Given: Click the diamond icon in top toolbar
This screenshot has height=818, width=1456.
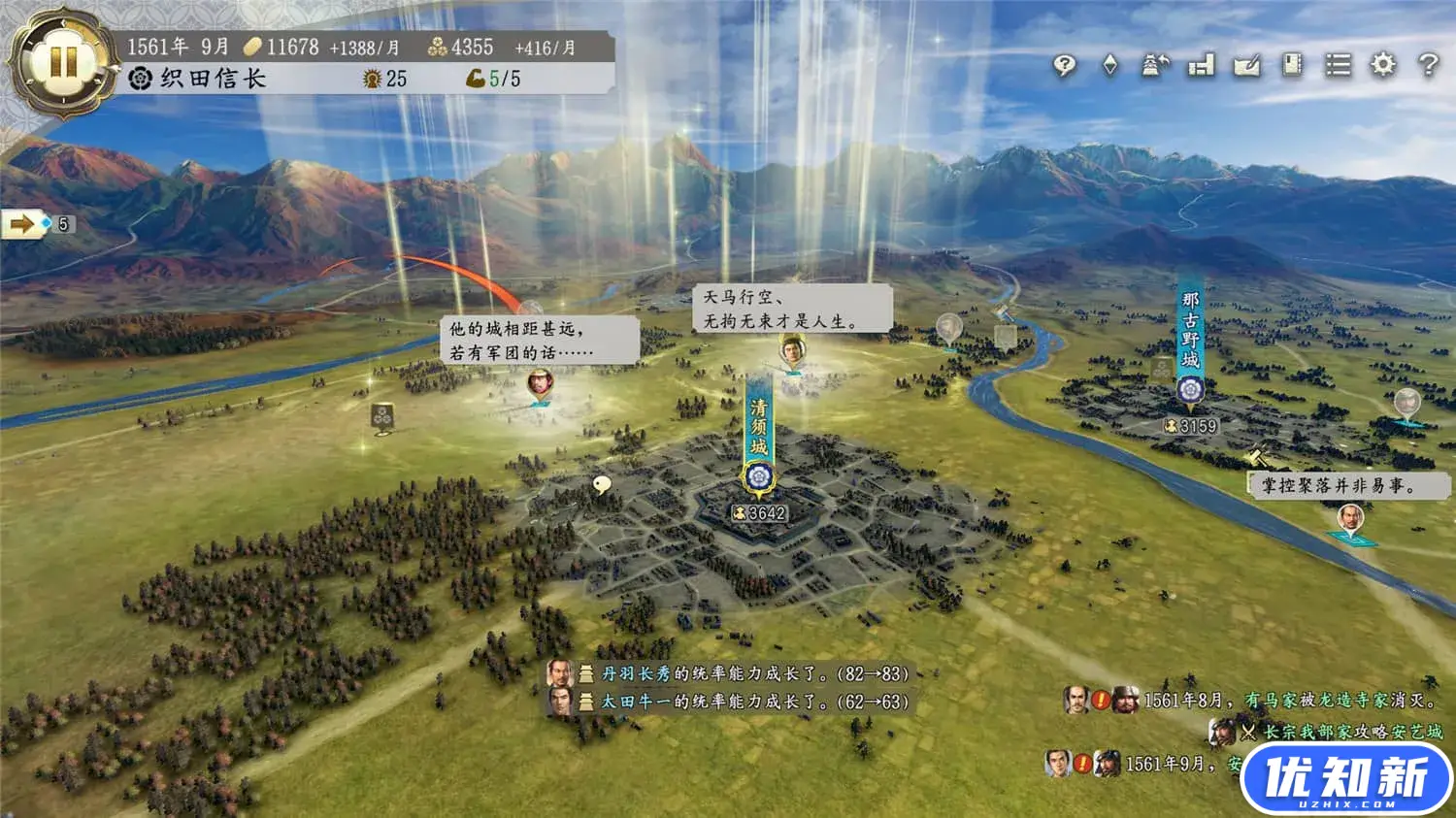Looking at the screenshot, I should pos(1110,65).
